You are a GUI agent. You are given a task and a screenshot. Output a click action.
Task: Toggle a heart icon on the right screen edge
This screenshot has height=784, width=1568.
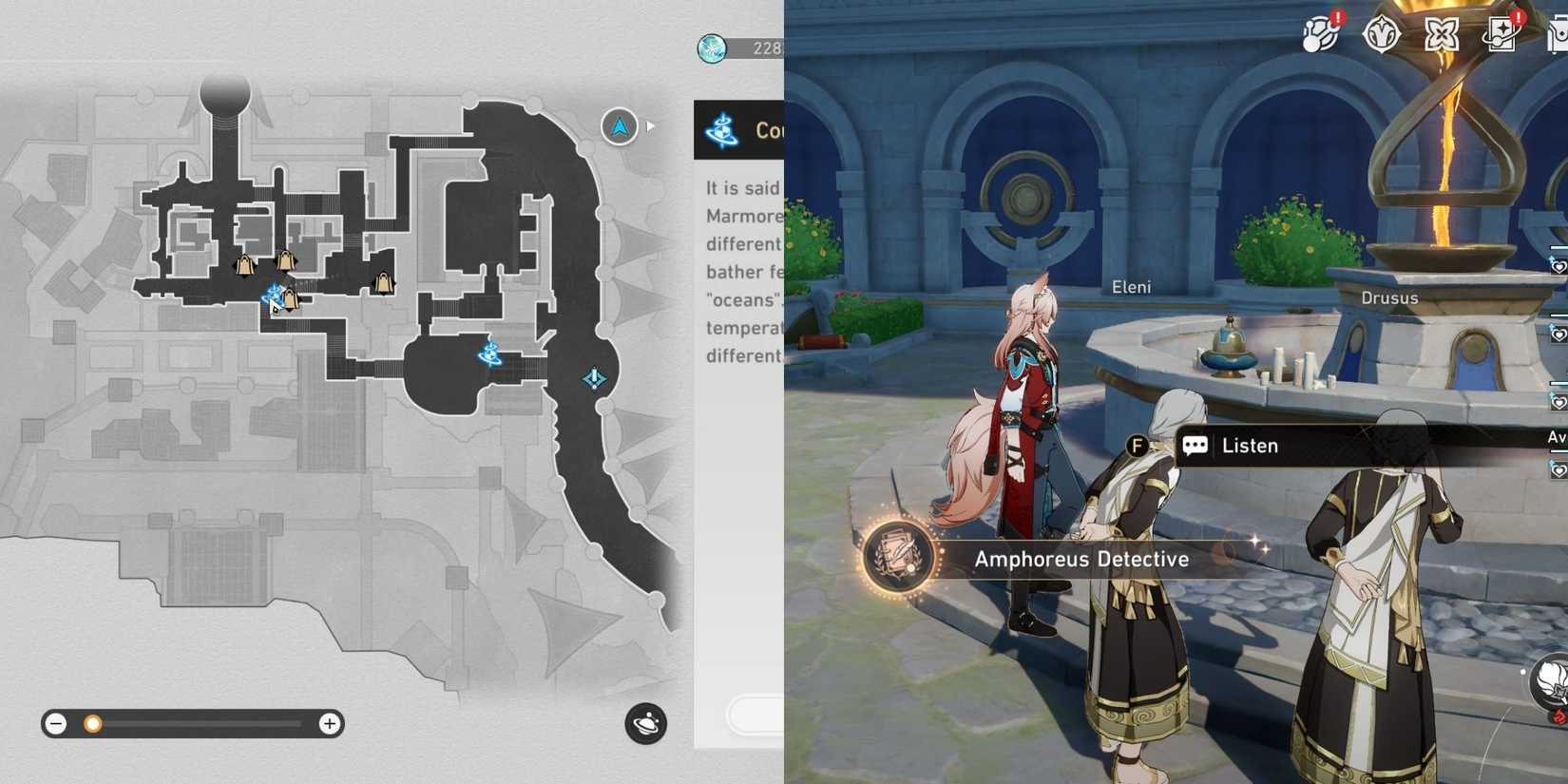[x=1558, y=334]
